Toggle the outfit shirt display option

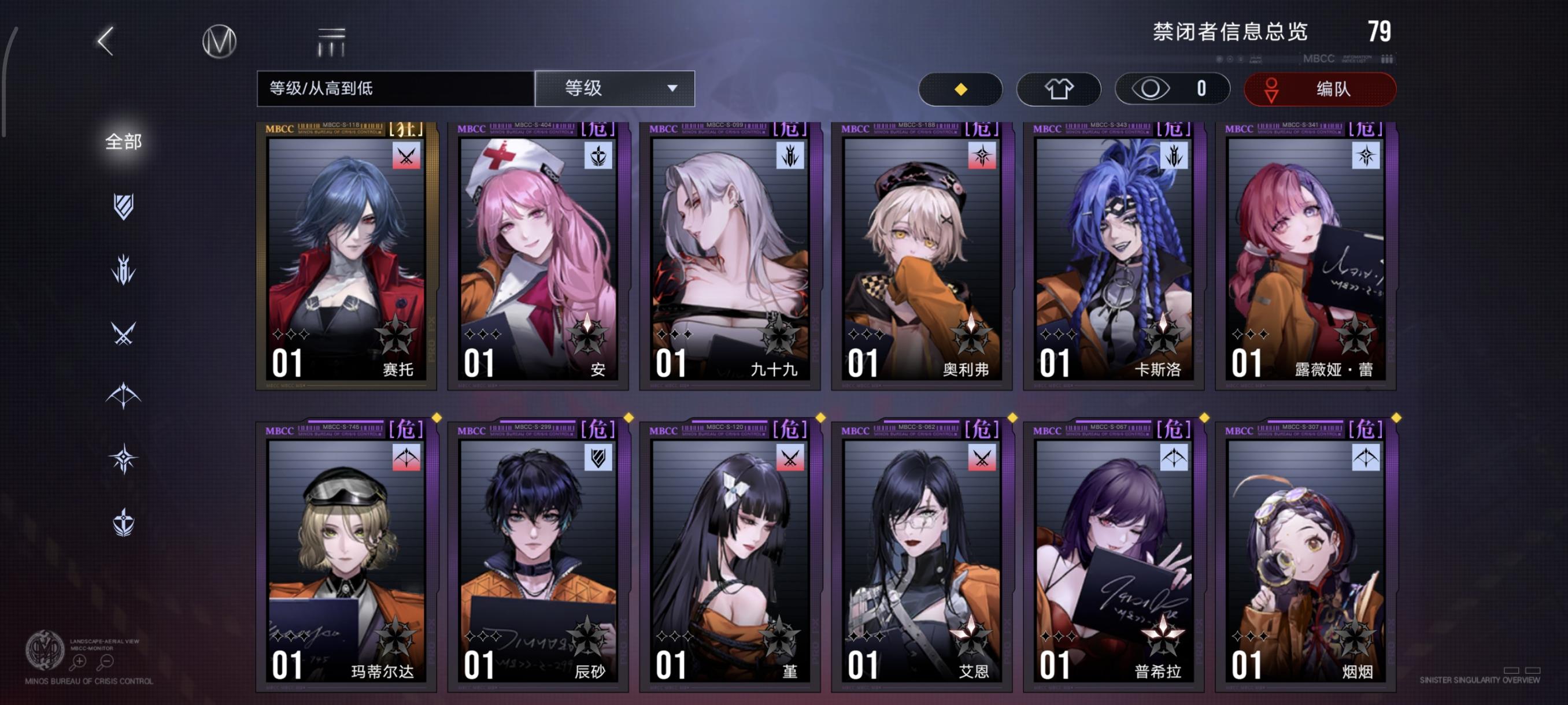tap(1059, 88)
